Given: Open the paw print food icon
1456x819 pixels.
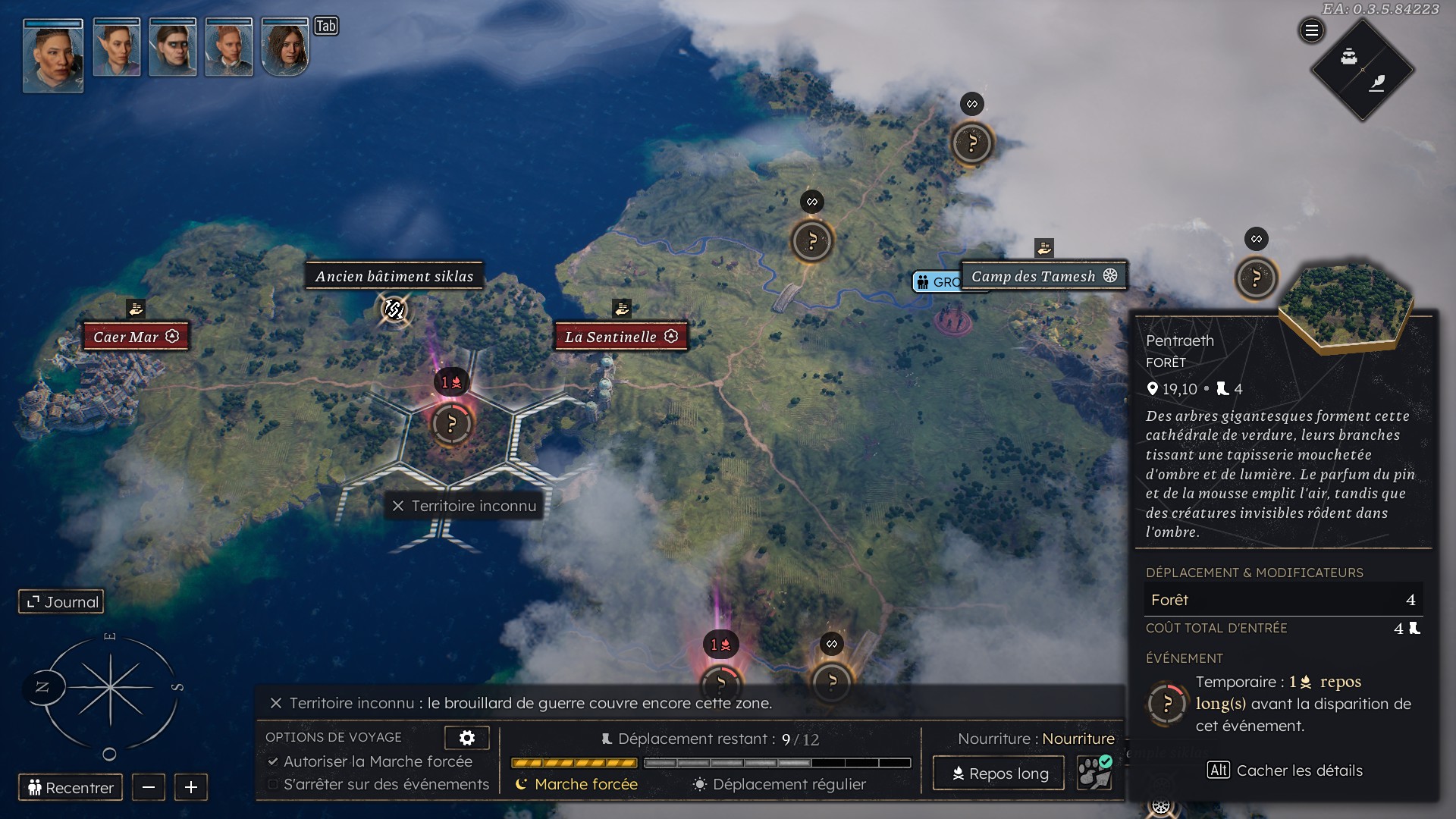Looking at the screenshot, I should coord(1094,773).
